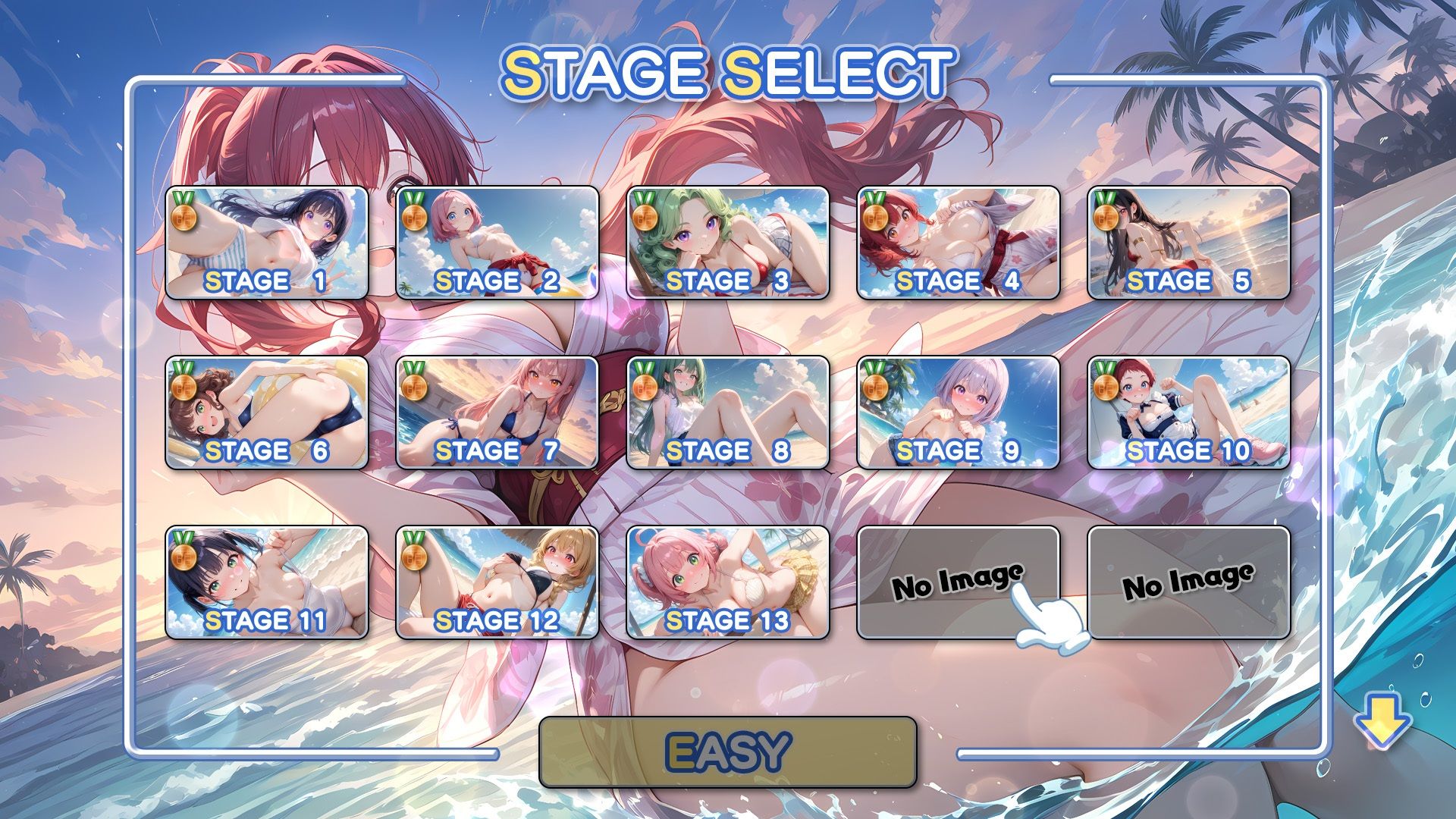Open Stage 3
1456x819 pixels.
[x=727, y=243]
